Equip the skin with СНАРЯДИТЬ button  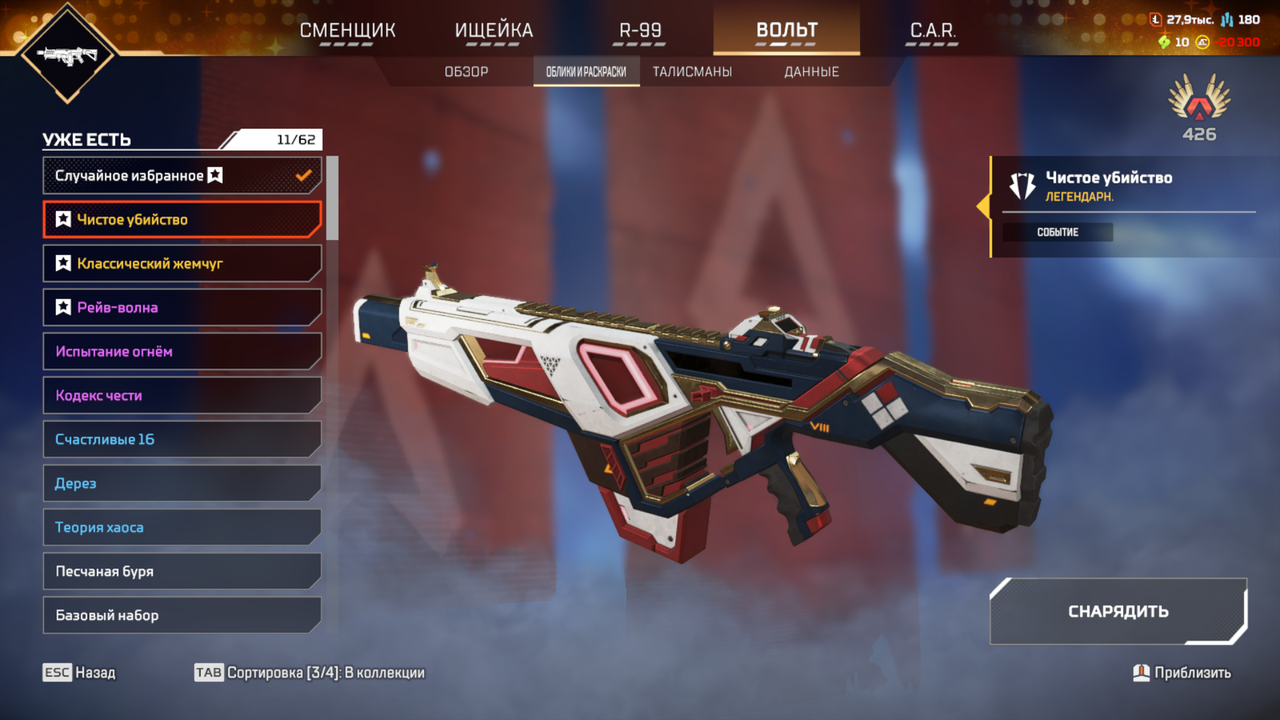(1118, 612)
